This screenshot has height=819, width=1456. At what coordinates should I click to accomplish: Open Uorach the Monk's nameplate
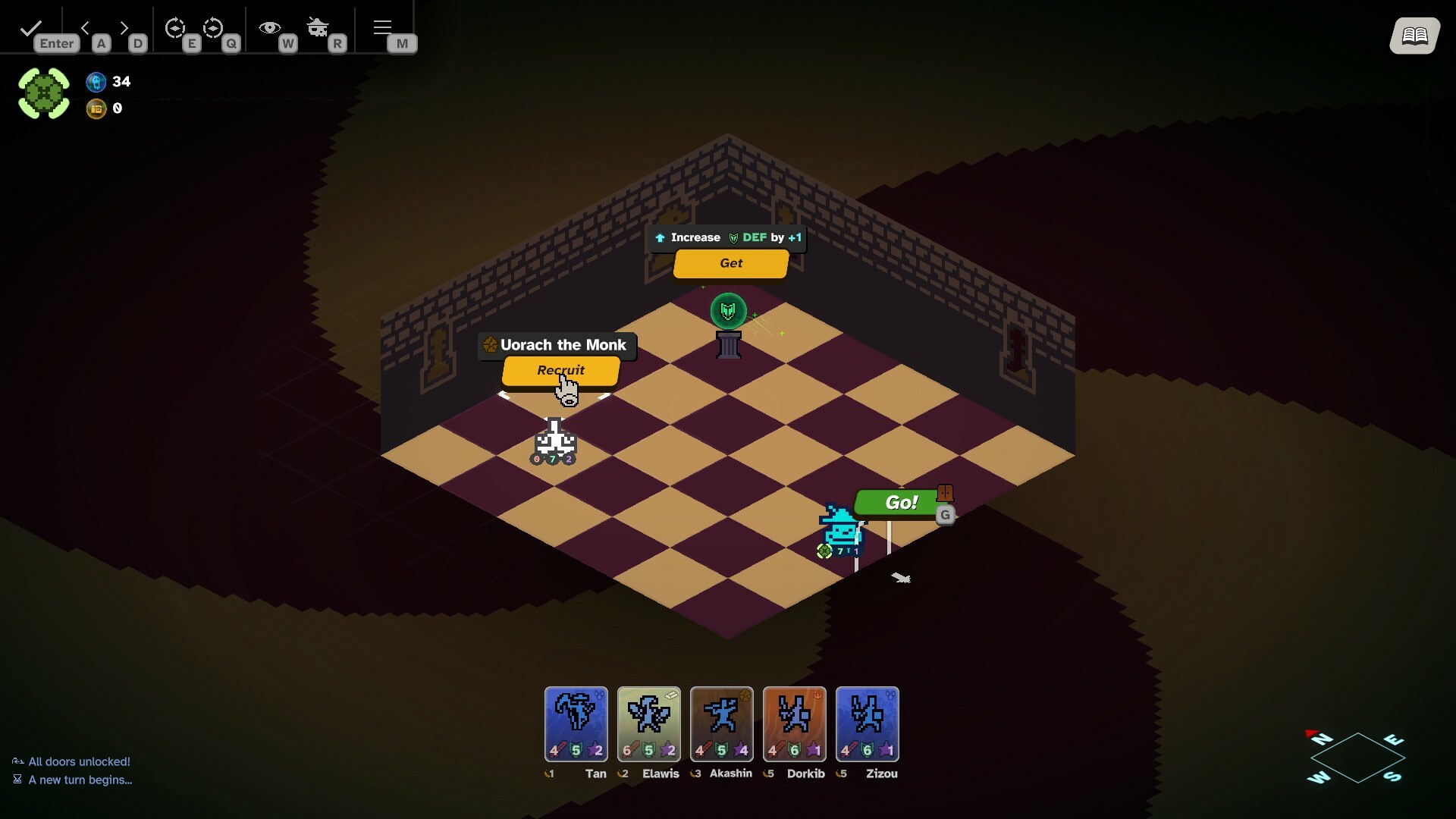[556, 345]
